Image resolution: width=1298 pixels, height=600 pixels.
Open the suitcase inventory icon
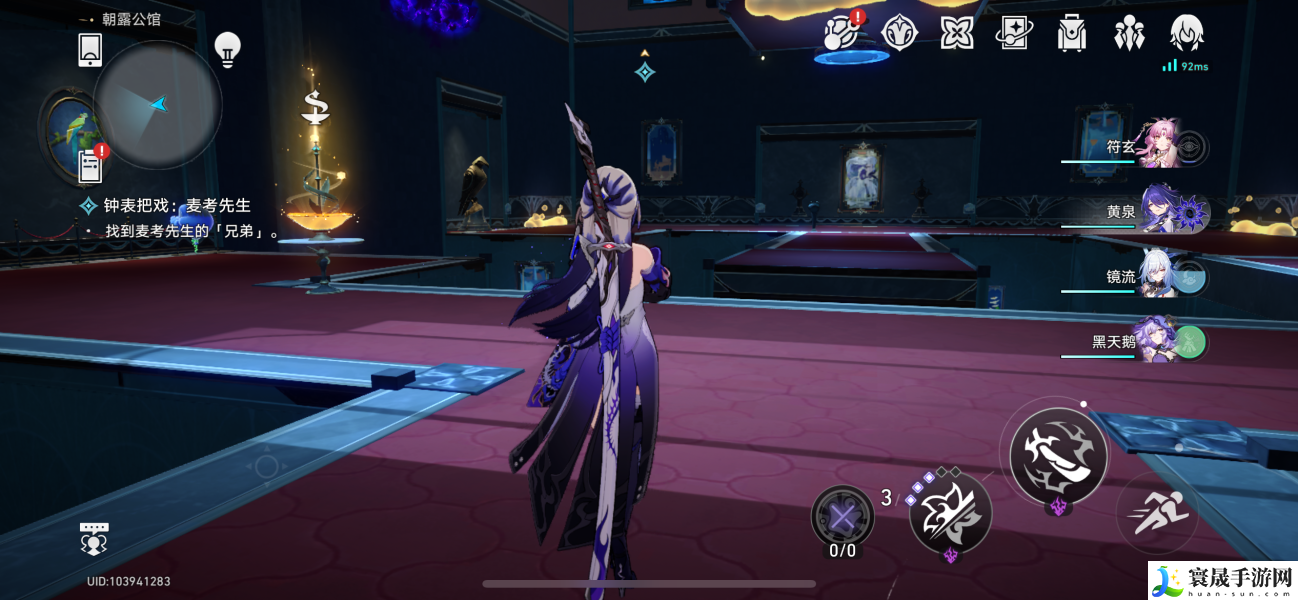tap(1071, 33)
